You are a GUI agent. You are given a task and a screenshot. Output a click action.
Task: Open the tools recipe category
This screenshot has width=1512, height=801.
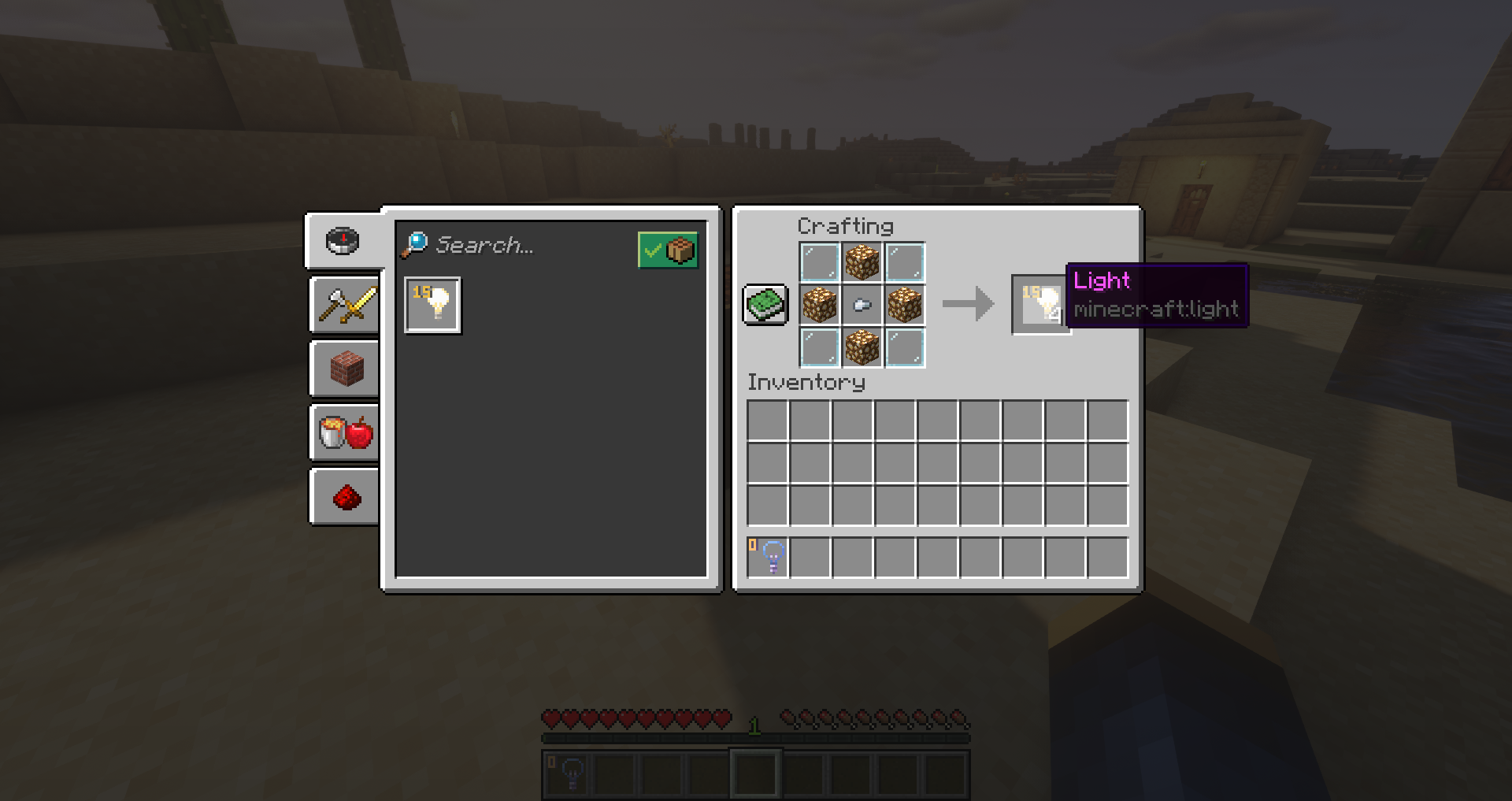tap(343, 306)
